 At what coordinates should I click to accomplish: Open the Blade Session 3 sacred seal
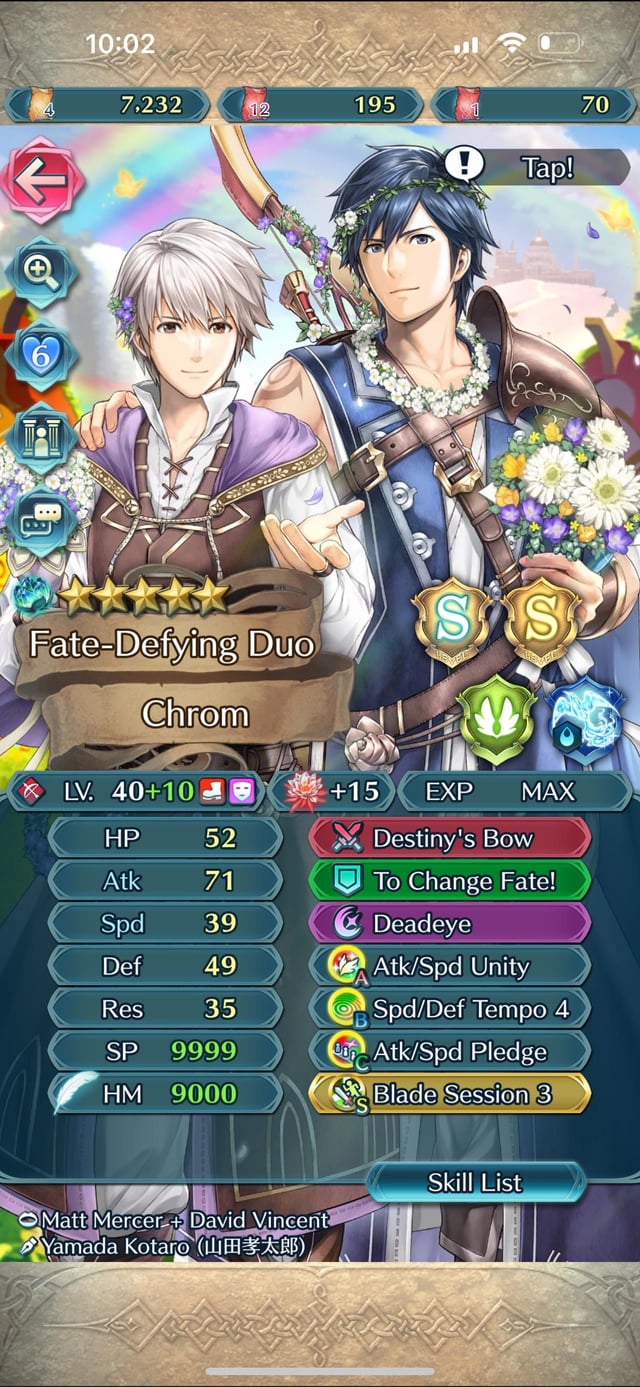pos(450,1094)
